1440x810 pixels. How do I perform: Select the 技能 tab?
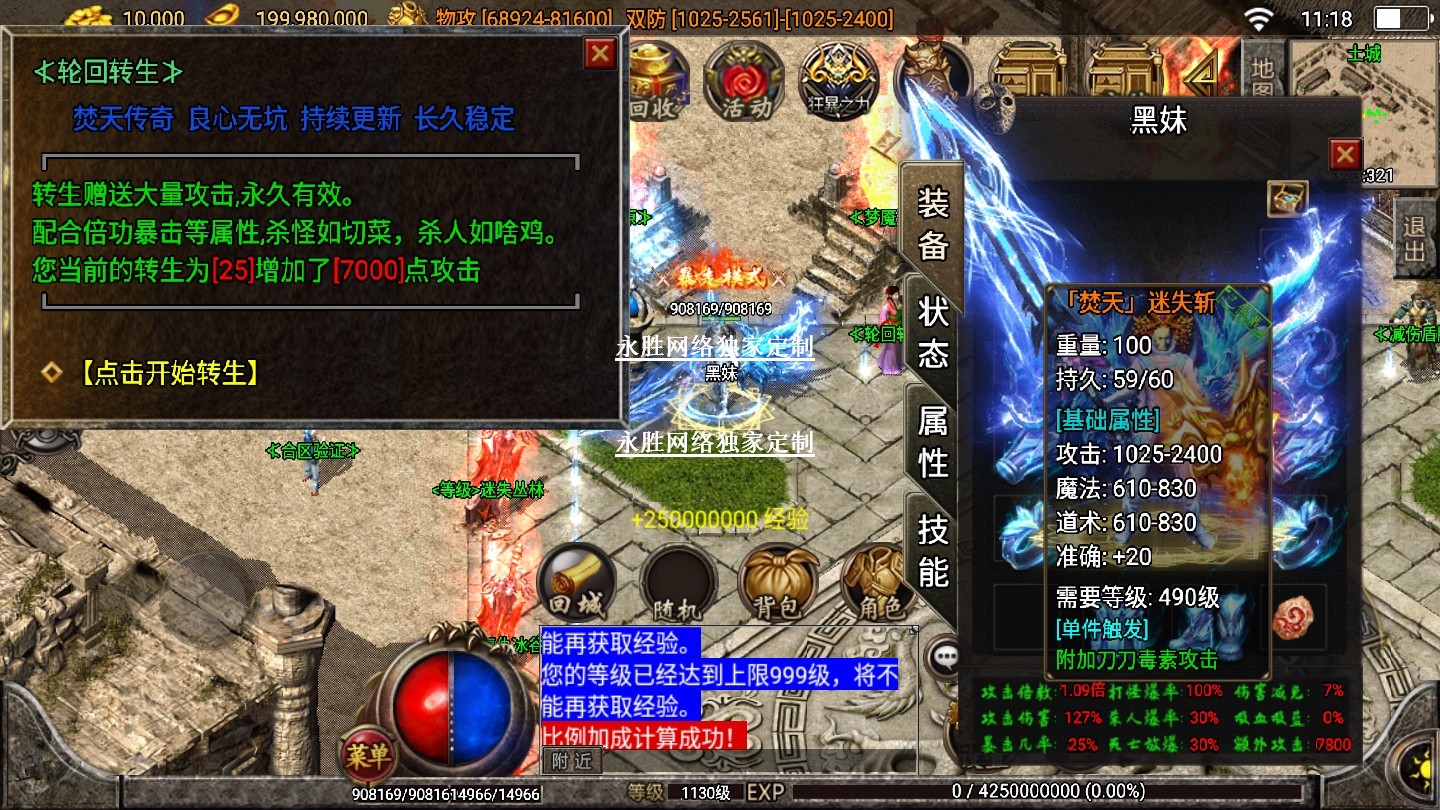932,550
